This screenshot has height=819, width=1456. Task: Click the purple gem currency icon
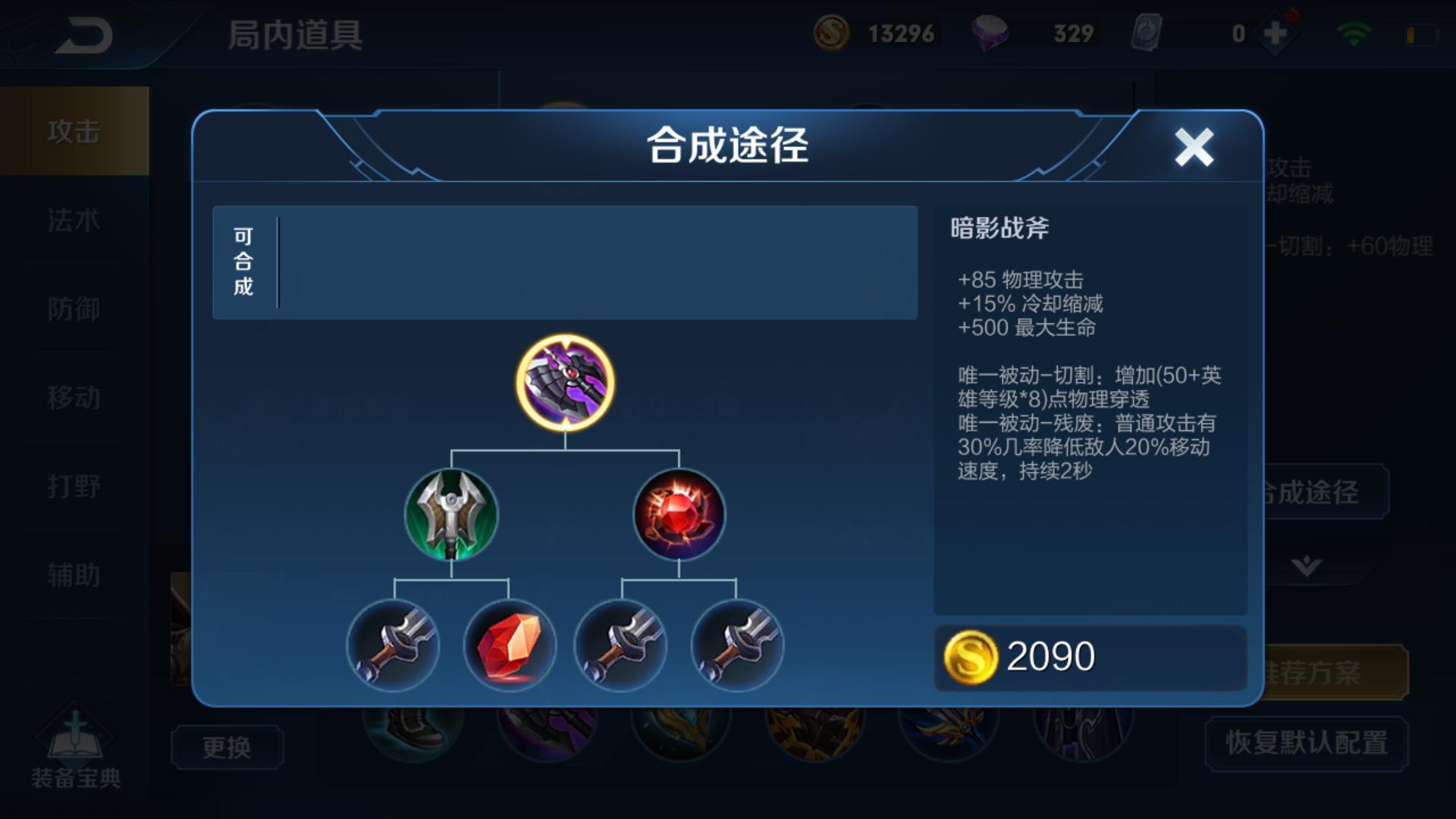pos(991,33)
